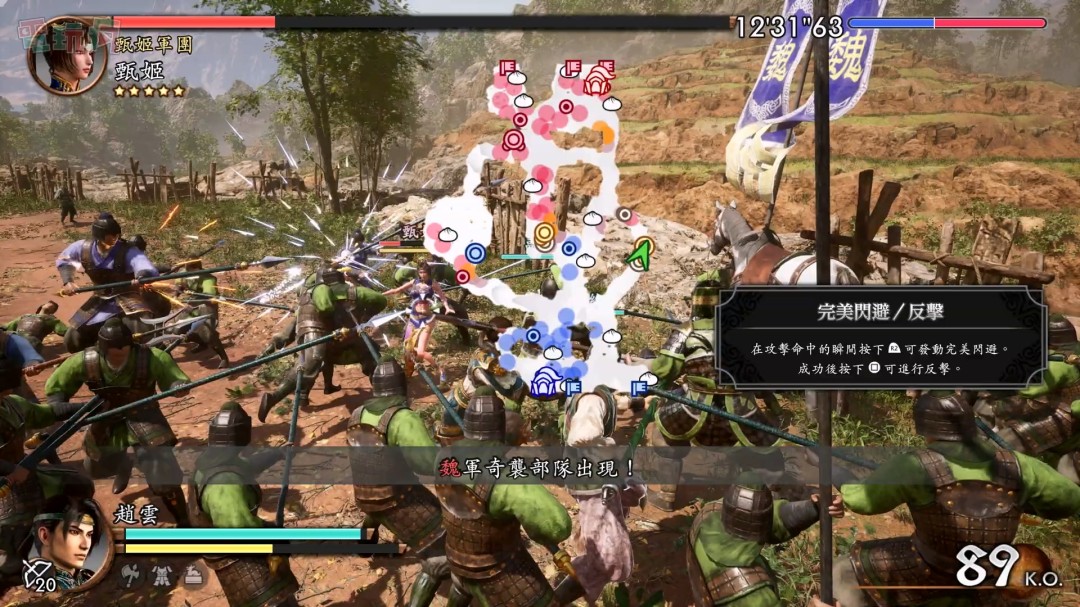This screenshot has width=1080, height=607.
Task: Click the 完美閃避／反擊 tutorial panel
Action: [880, 337]
